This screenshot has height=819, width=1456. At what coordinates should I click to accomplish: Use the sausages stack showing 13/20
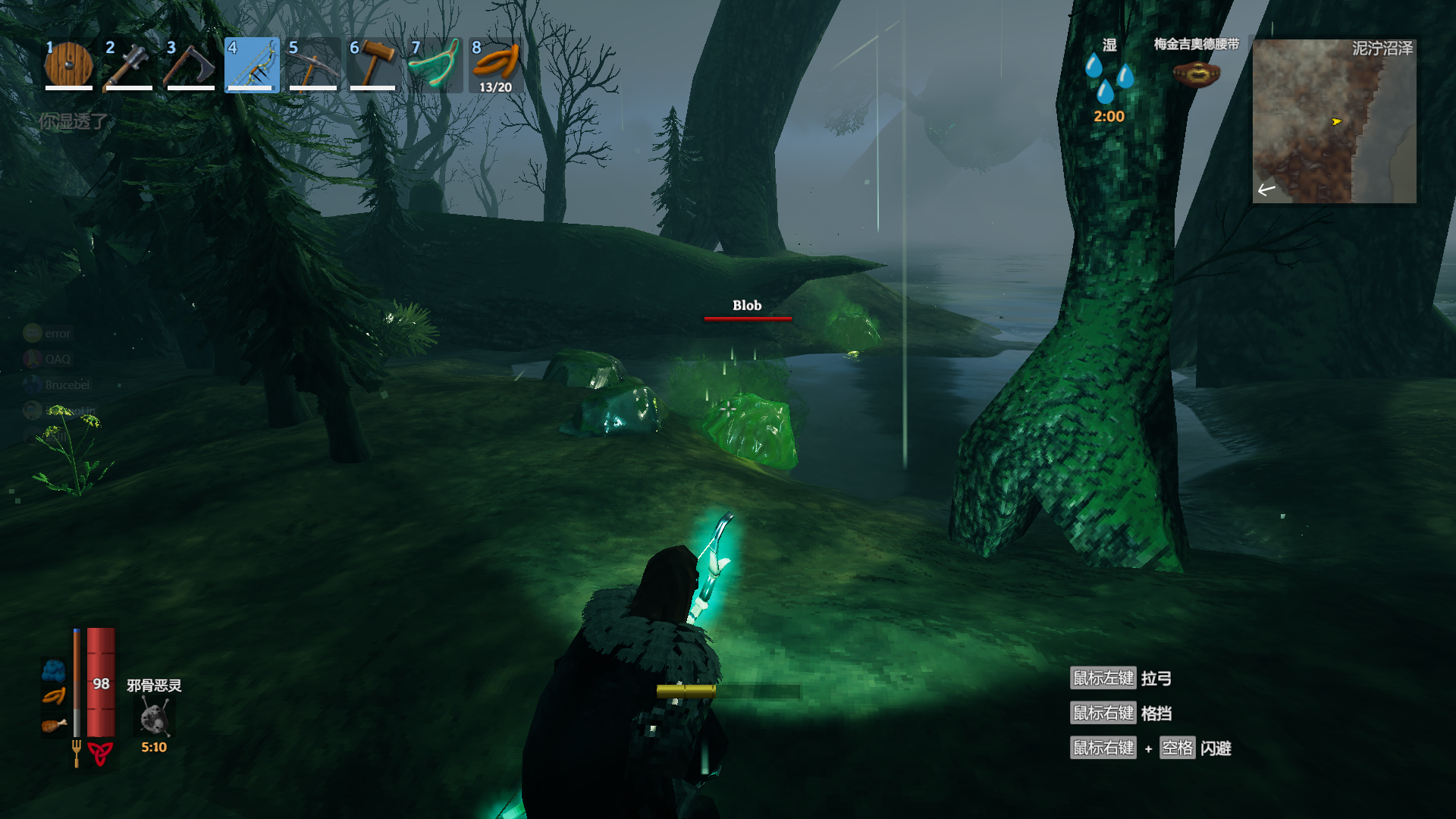495,65
